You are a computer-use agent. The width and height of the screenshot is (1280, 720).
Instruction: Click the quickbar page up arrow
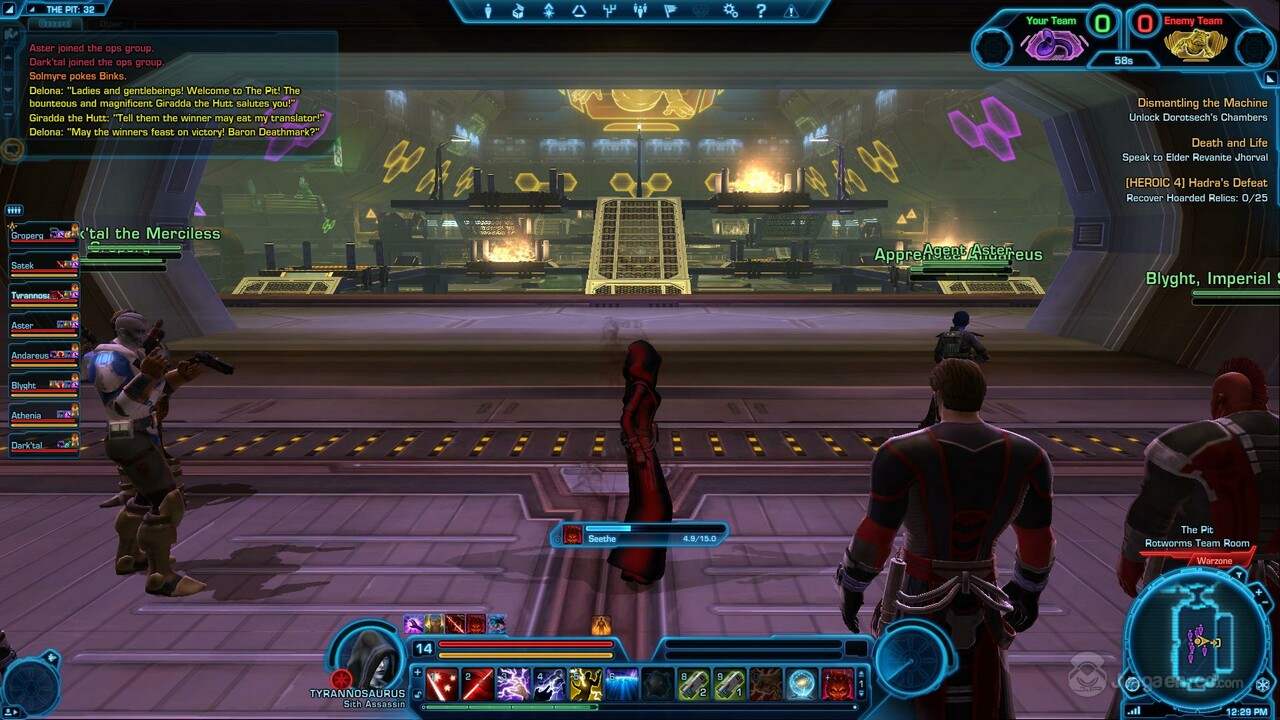pos(862,672)
